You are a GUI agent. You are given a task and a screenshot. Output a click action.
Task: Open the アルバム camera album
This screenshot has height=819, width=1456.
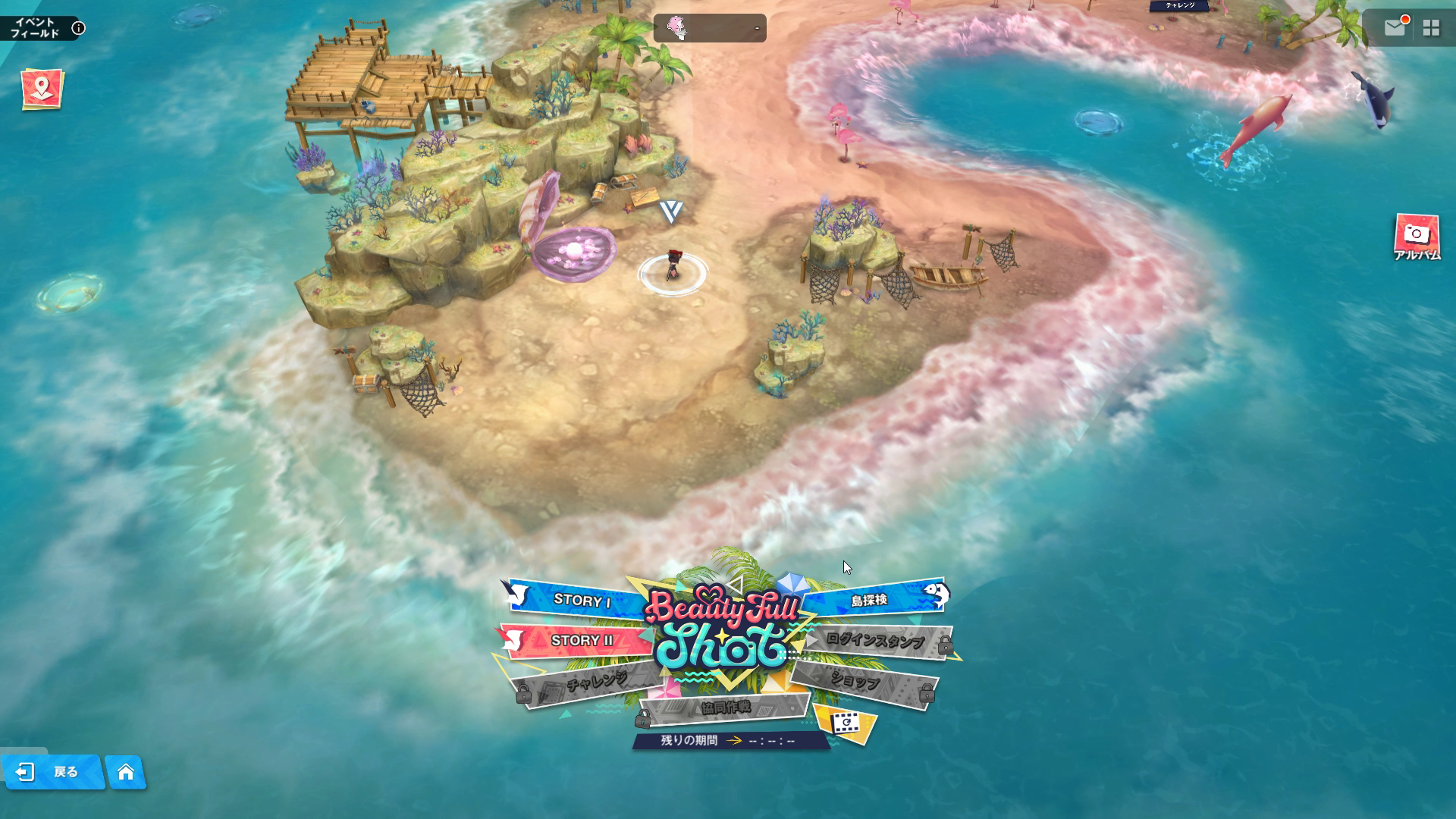(1417, 237)
